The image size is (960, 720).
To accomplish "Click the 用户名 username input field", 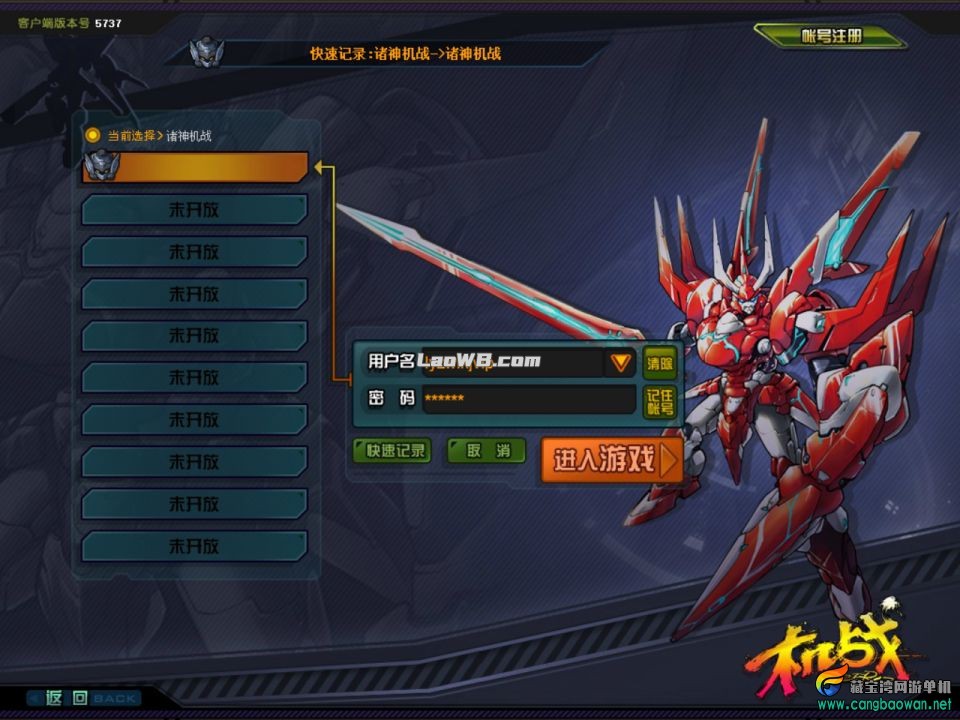I will click(x=510, y=362).
